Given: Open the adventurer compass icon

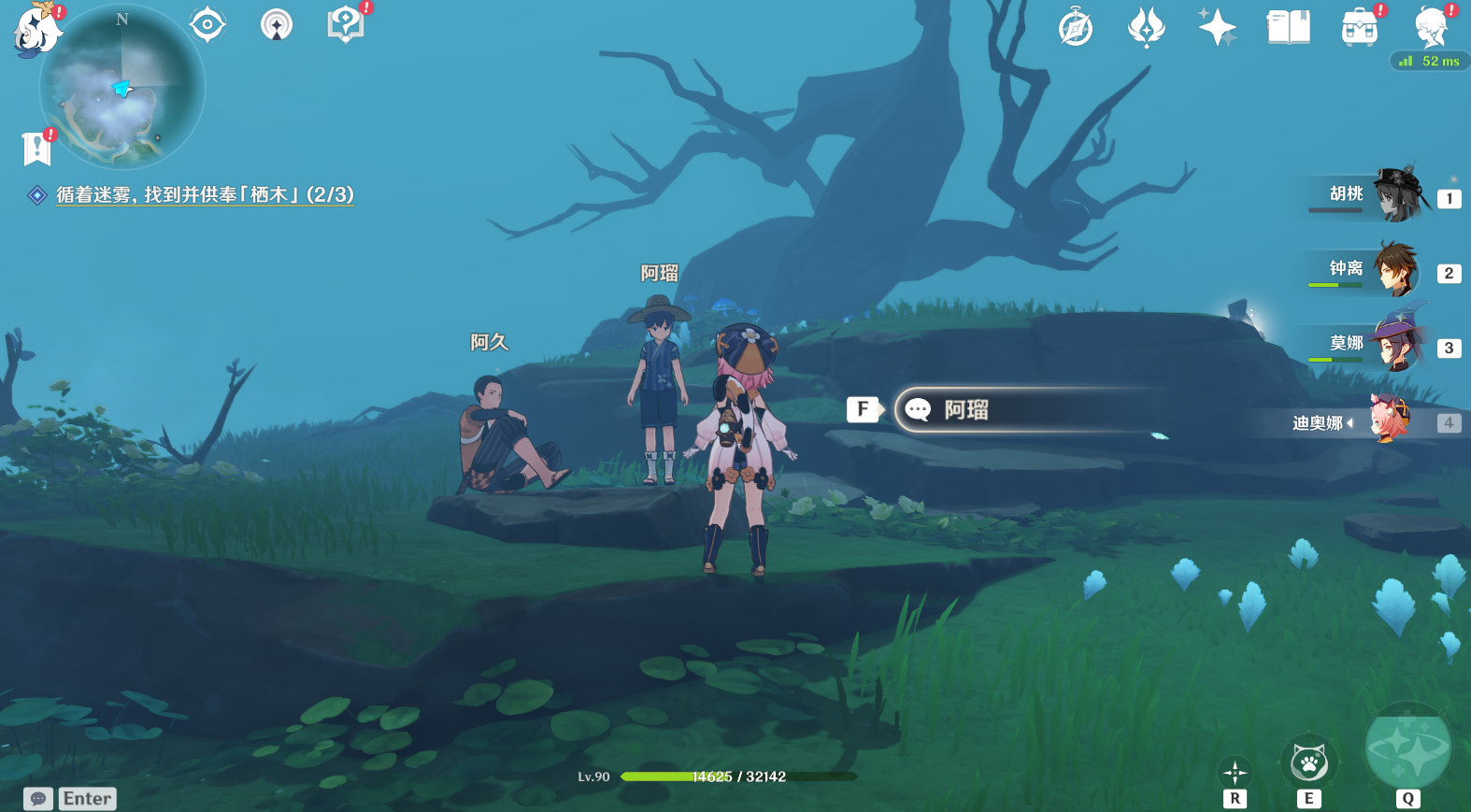Looking at the screenshot, I should (1076, 27).
